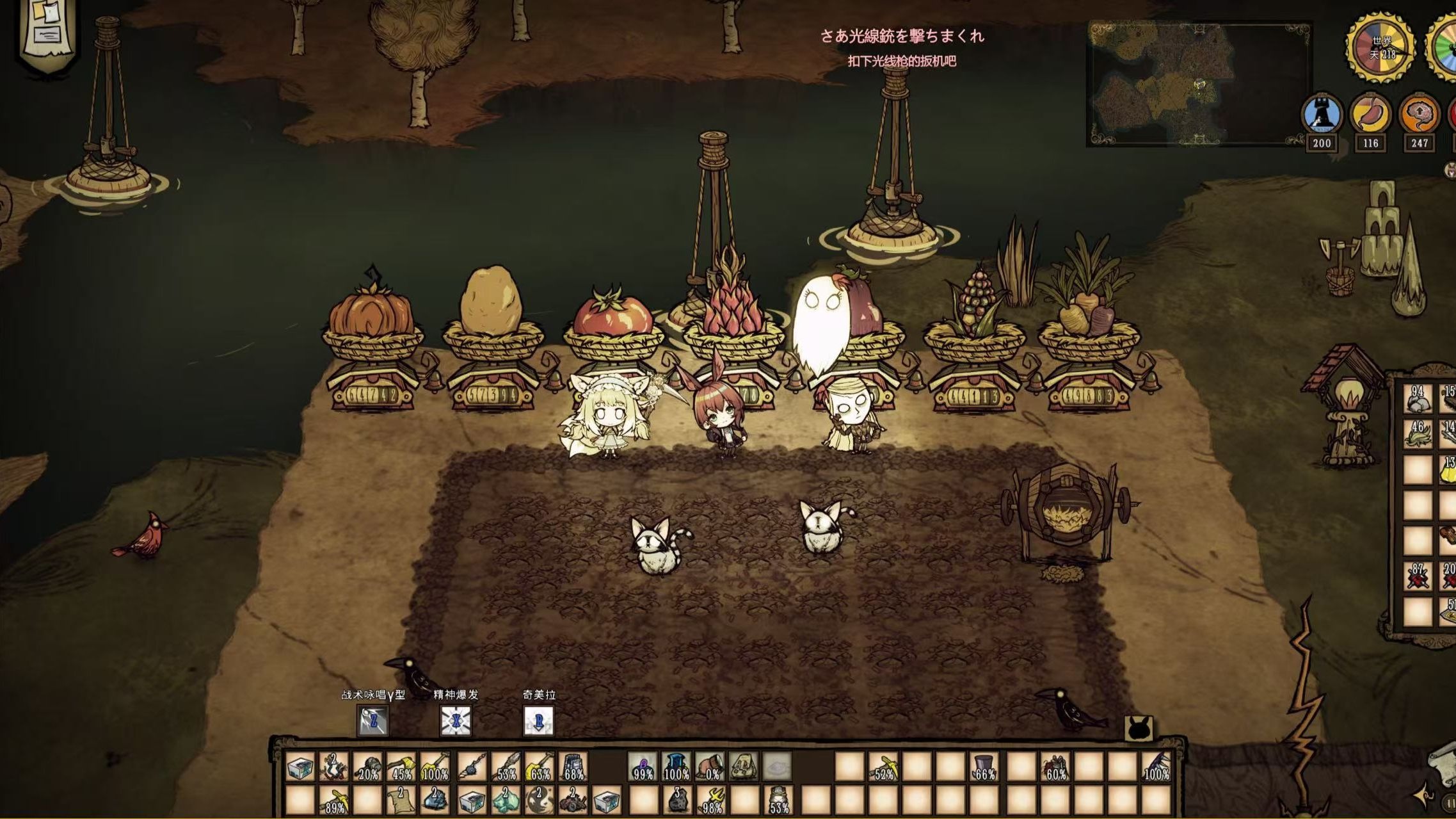Click the world day clock dial
The height and width of the screenshot is (819, 1456).
pos(1382,46)
